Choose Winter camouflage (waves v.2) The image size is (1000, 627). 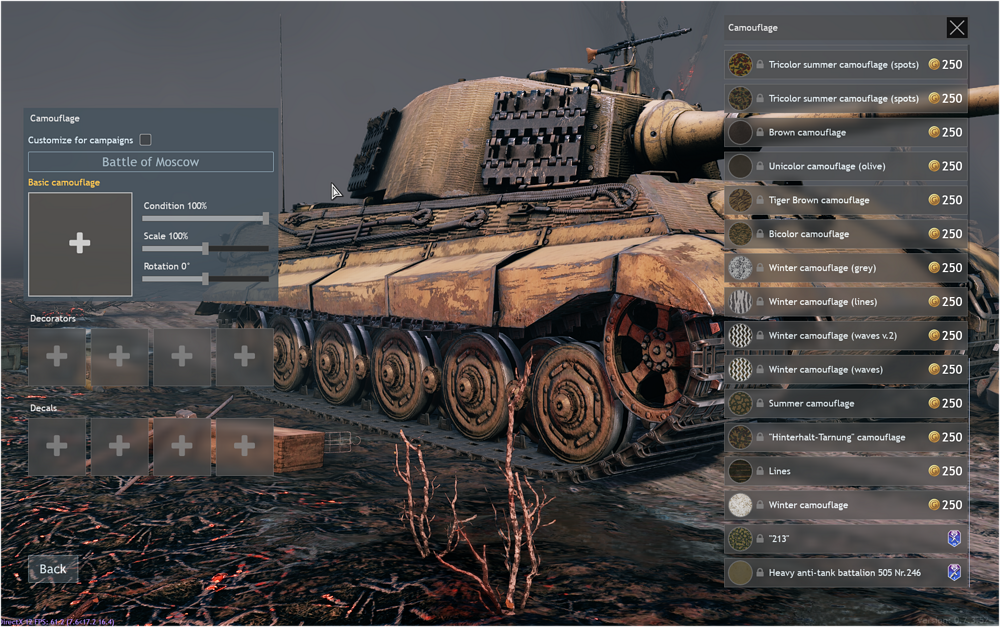click(x=845, y=336)
